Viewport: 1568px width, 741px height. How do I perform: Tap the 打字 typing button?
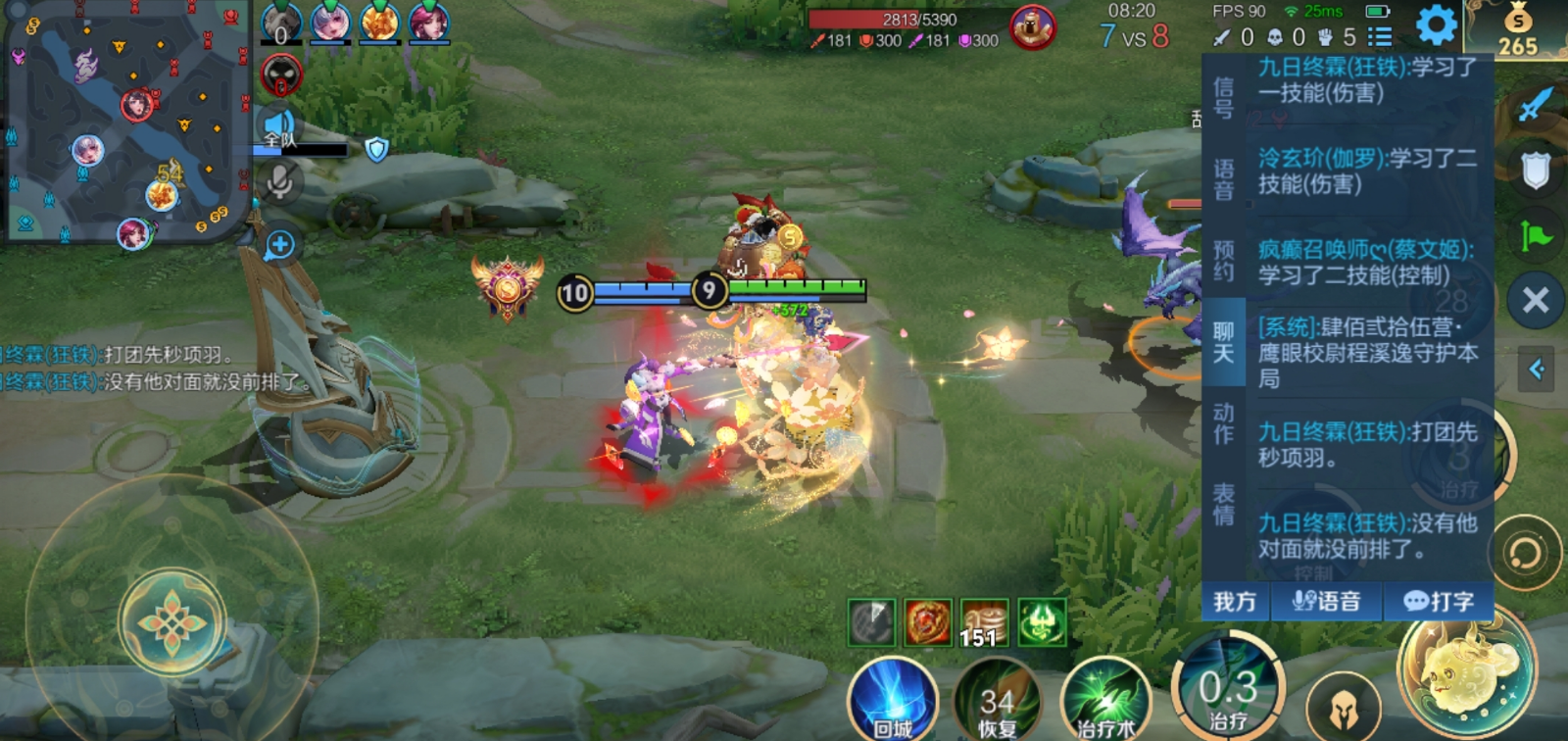click(x=1439, y=601)
